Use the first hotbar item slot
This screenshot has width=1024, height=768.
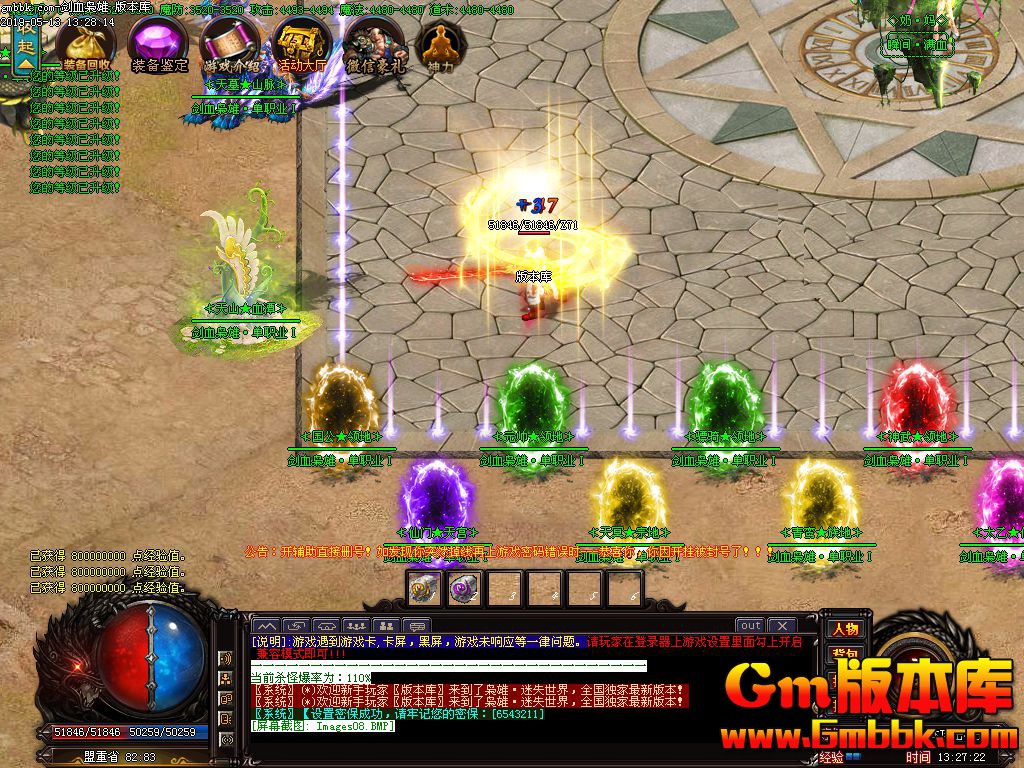click(x=424, y=589)
